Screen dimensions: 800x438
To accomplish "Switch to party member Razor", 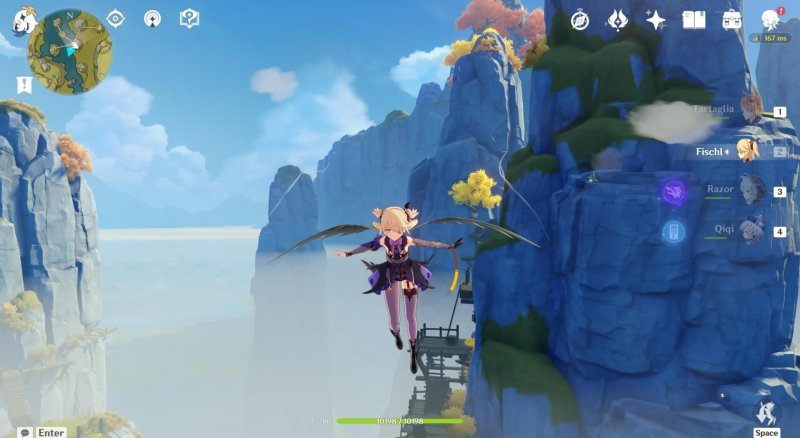I will [751, 189].
